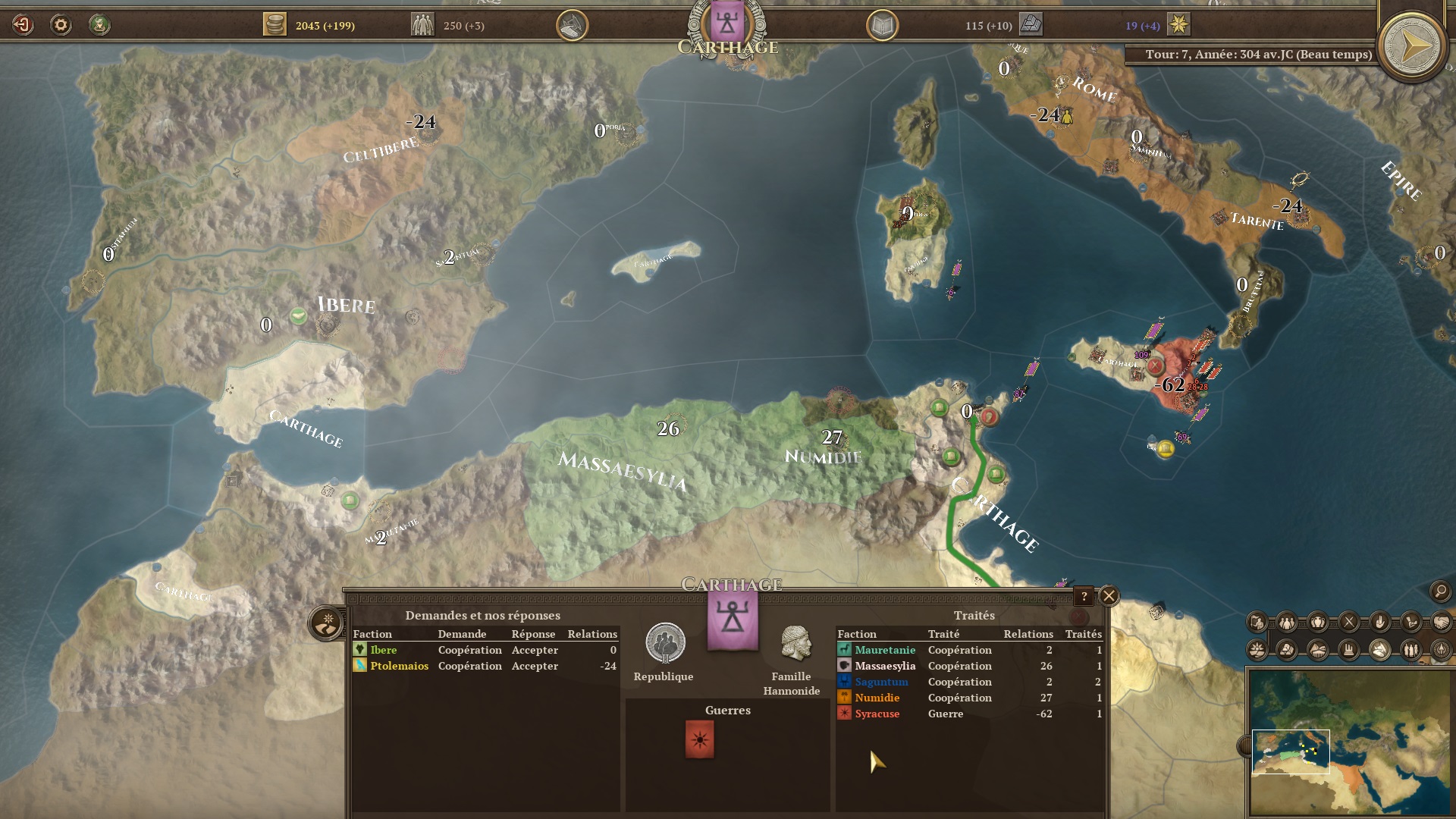Activate the magnifying glass search button

1439,591
